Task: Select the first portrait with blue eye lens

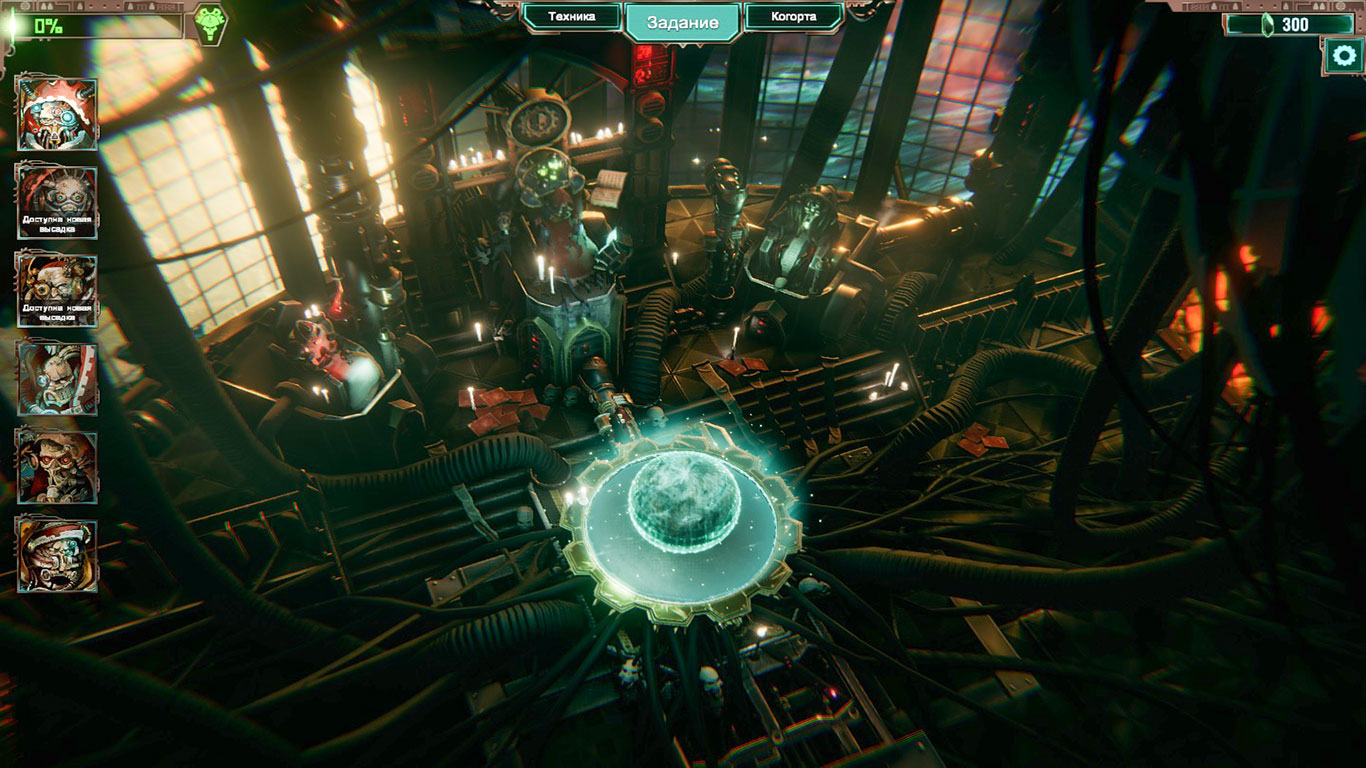Action: click(57, 114)
